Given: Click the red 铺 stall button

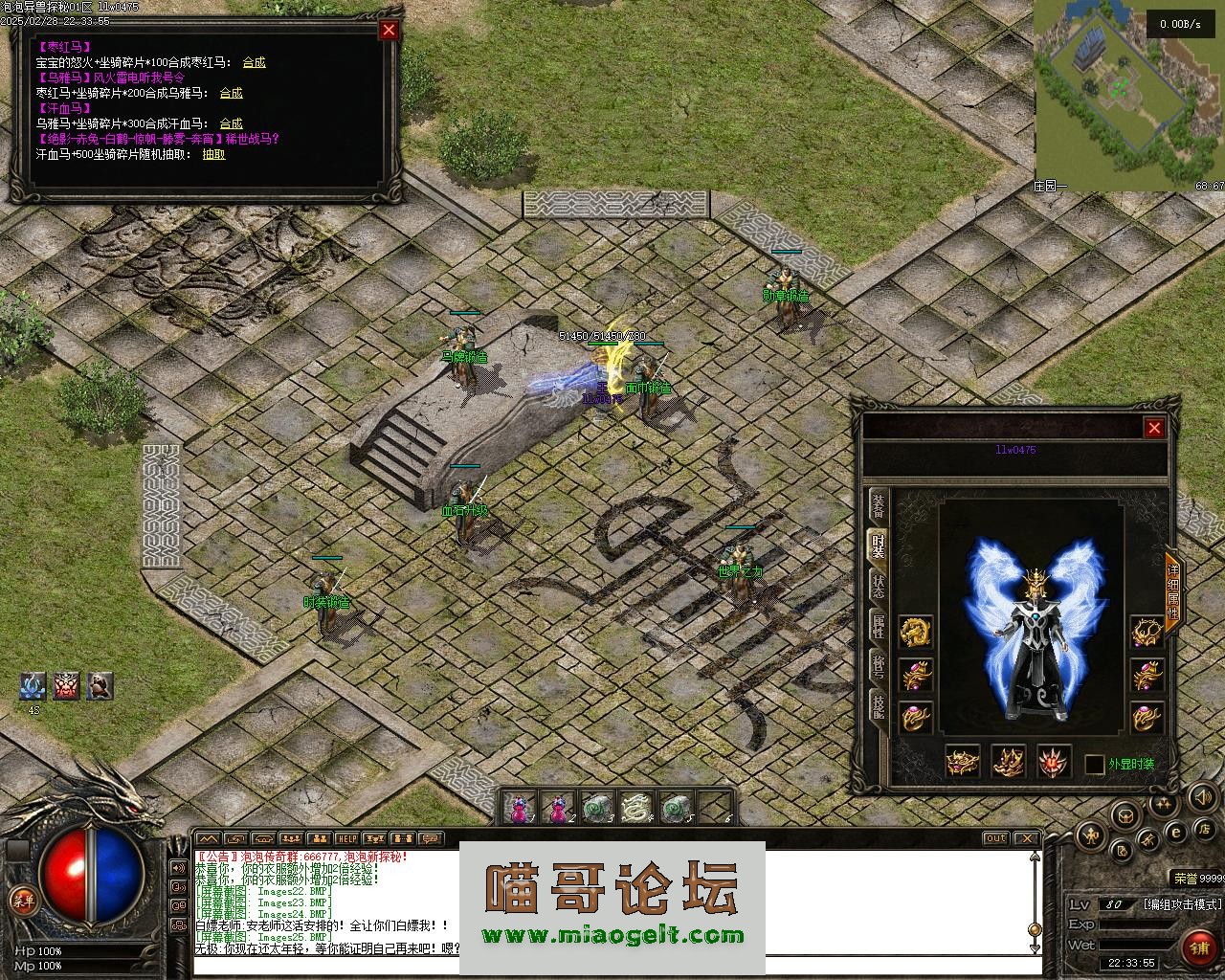Looking at the screenshot, I should [1200, 947].
